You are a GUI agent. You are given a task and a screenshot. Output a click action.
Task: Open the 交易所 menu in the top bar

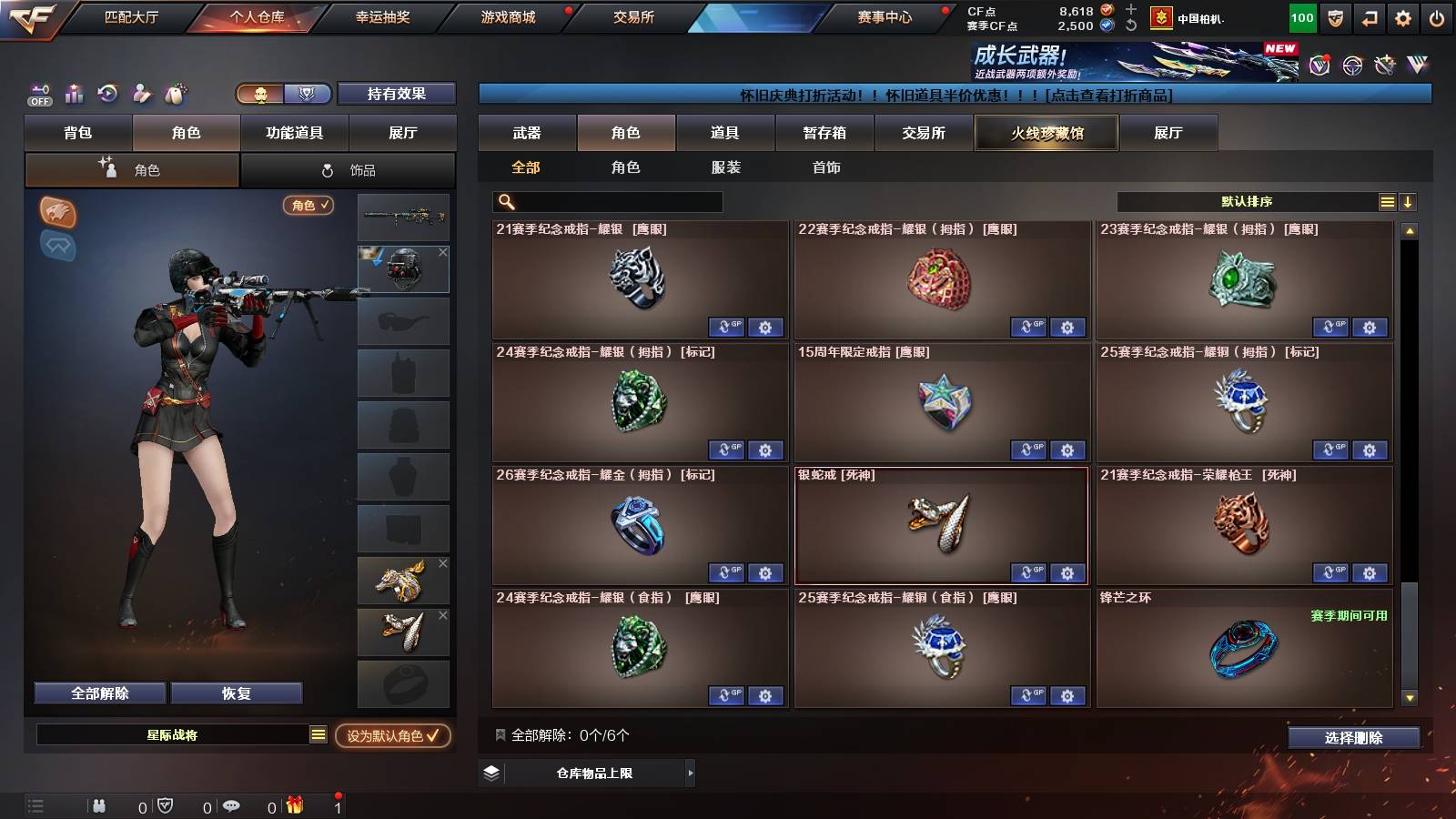630,16
